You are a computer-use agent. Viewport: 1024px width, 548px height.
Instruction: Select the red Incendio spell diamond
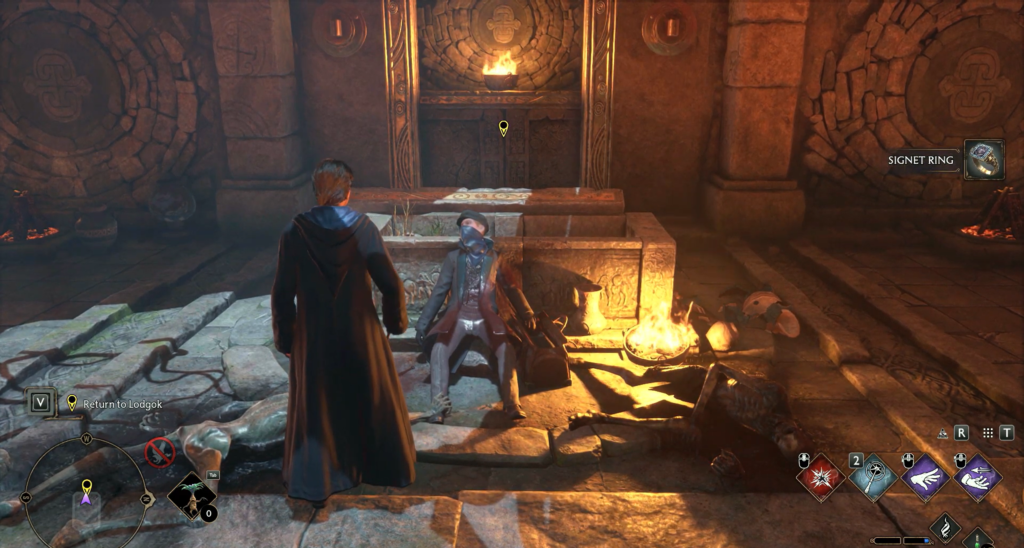pyautogui.click(x=820, y=475)
